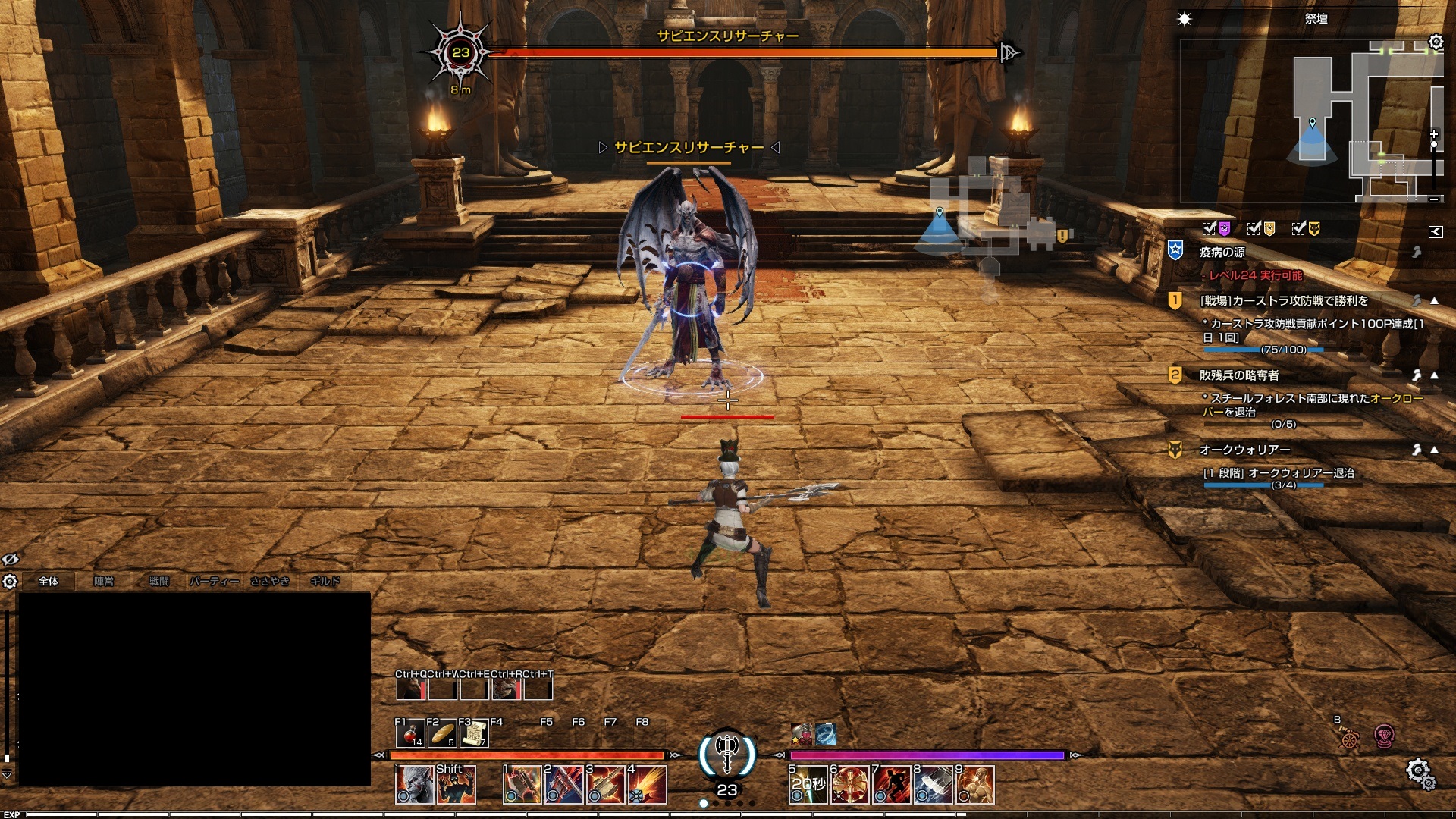Use the scroll item in F3 slot

(474, 734)
